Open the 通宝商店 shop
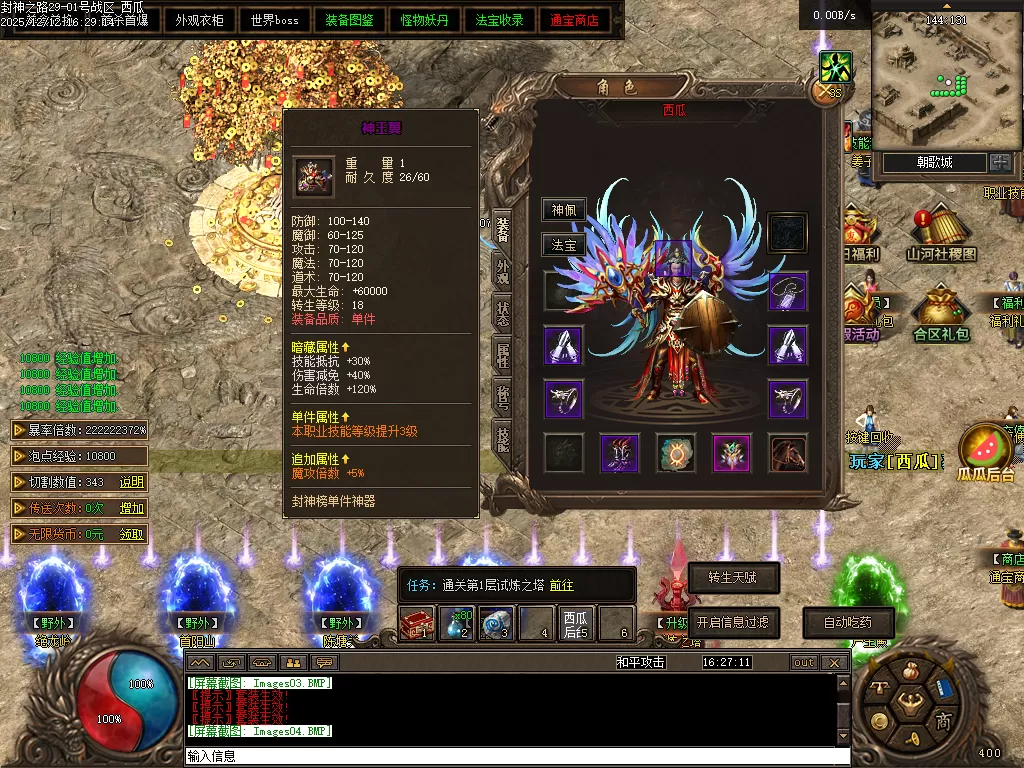Screen dimensions: 1024x768 (575, 20)
